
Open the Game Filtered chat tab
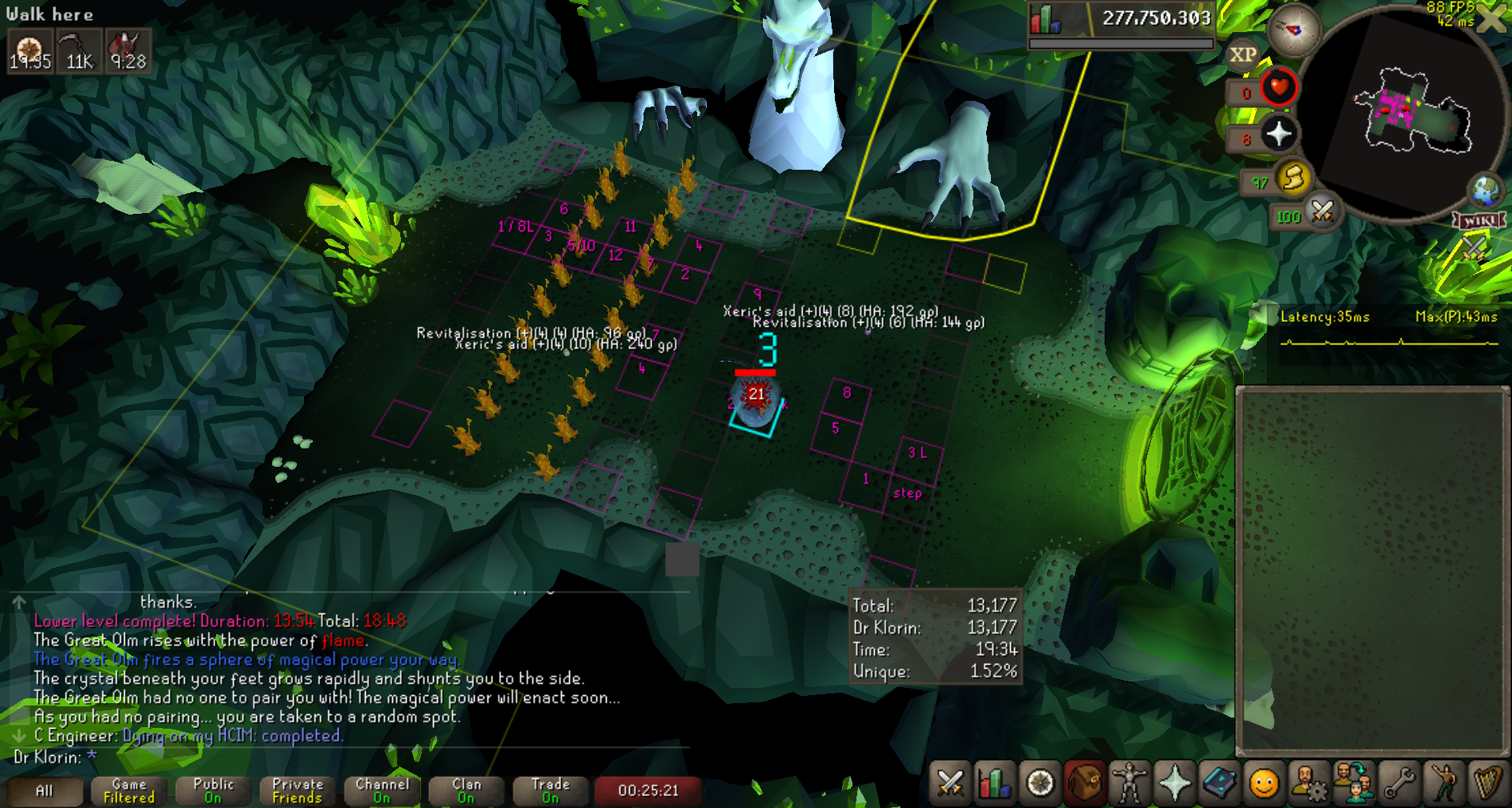tap(129, 791)
